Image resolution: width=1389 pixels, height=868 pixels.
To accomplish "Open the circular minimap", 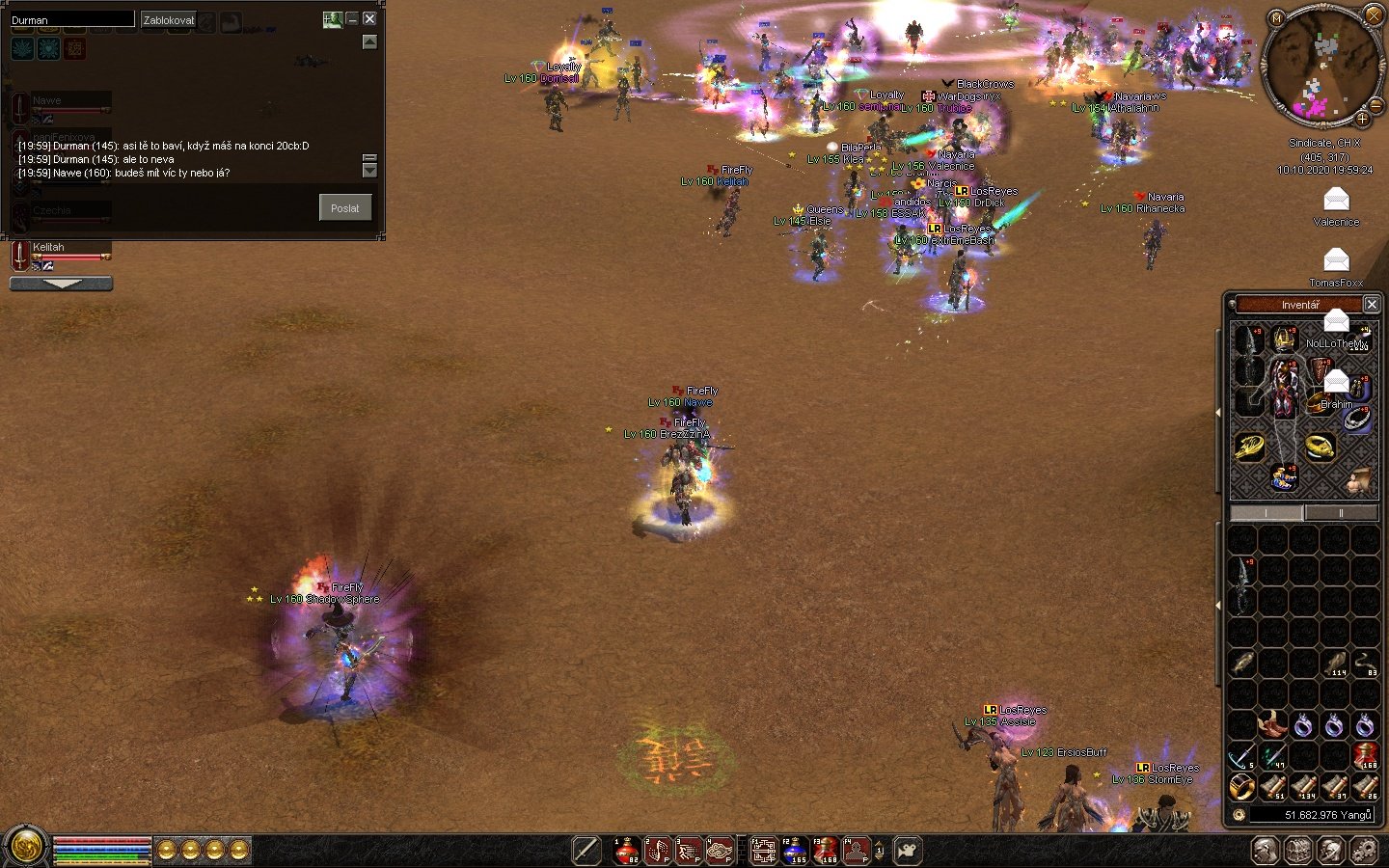I will pyautogui.click(x=1322, y=68).
